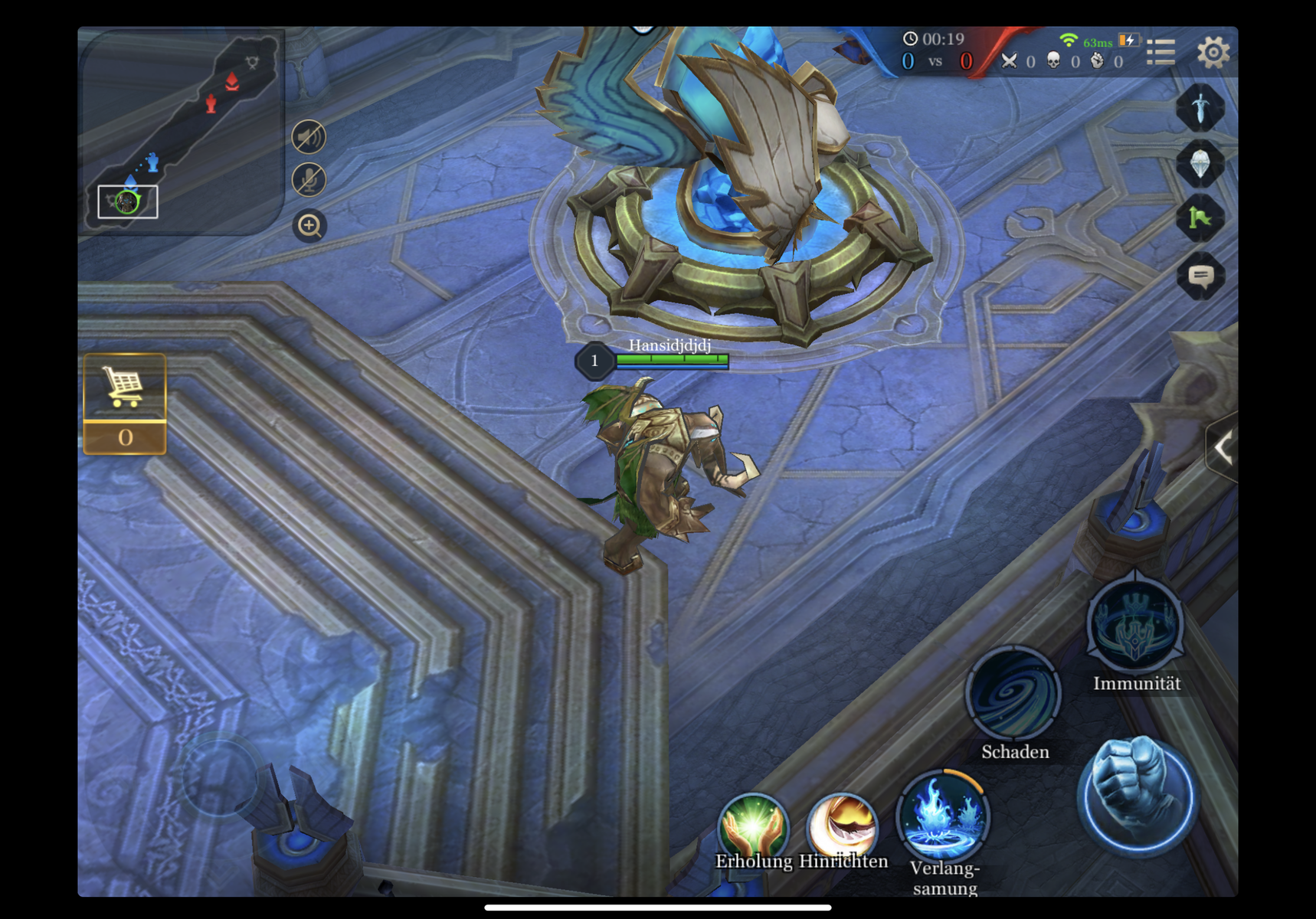This screenshot has height=919, width=1316.
Task: Open the settings gear menu
Action: pos(1213,52)
